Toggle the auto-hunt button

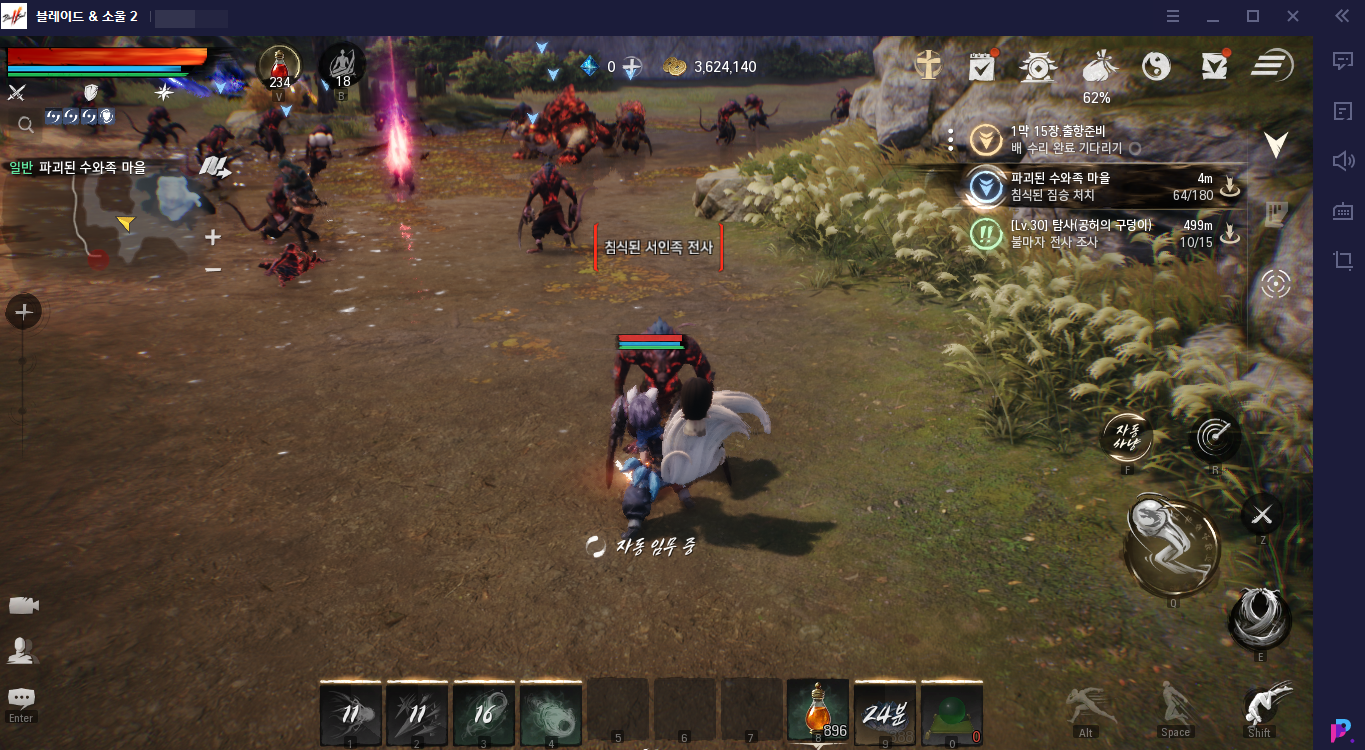click(1127, 436)
